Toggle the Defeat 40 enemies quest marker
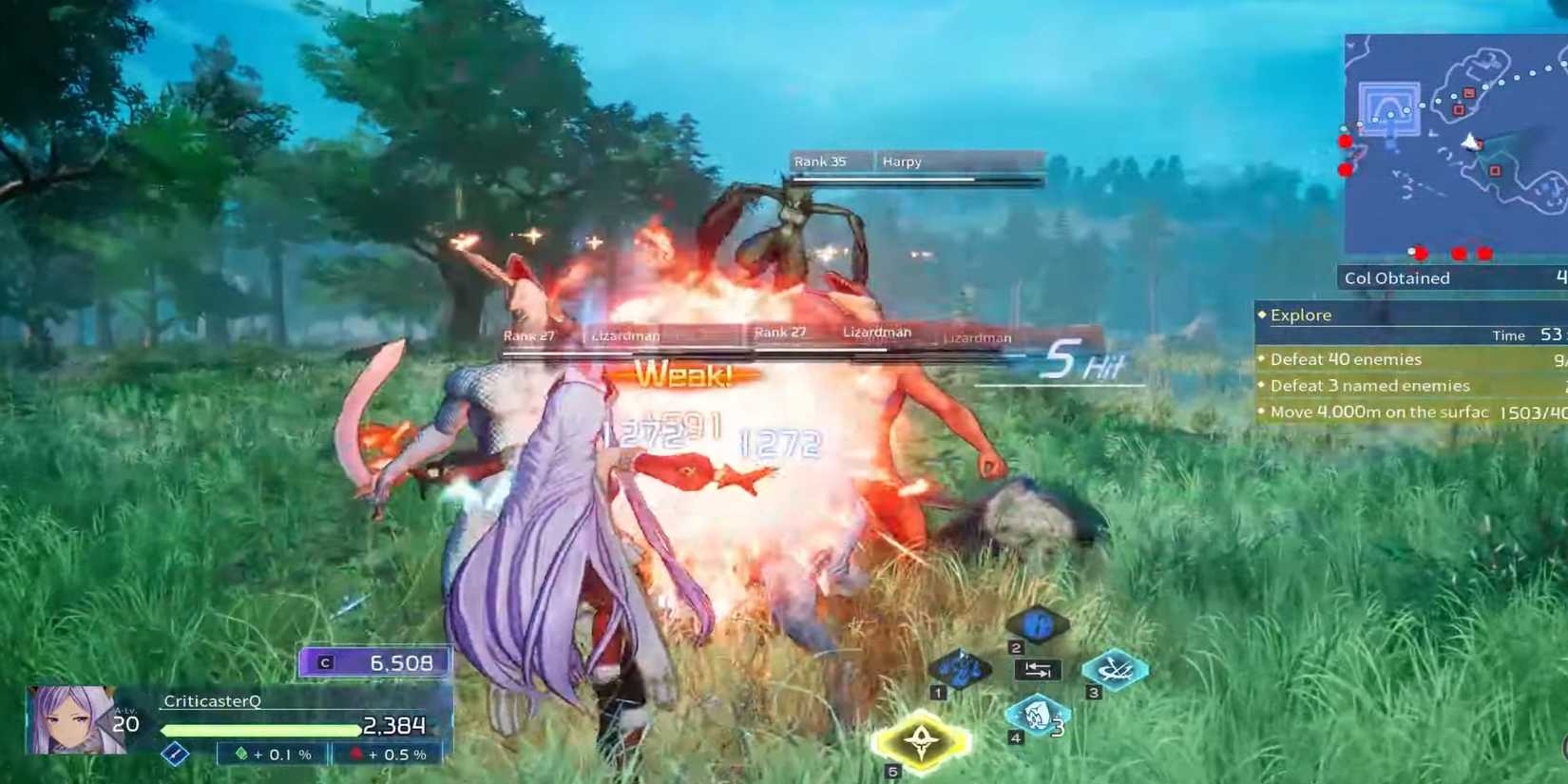The width and height of the screenshot is (1568, 784). click(x=1263, y=359)
